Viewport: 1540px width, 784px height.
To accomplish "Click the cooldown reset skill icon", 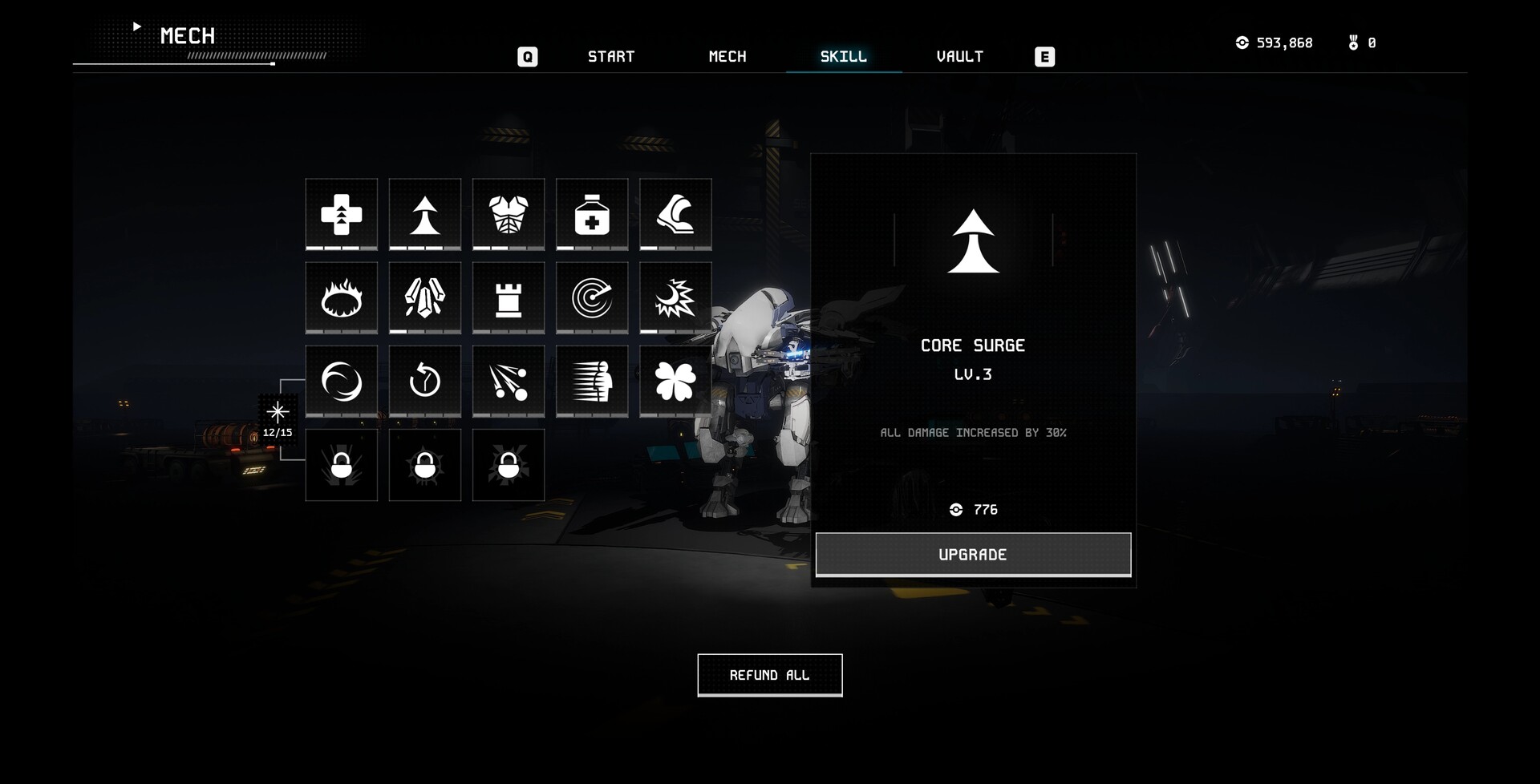I will tap(424, 381).
